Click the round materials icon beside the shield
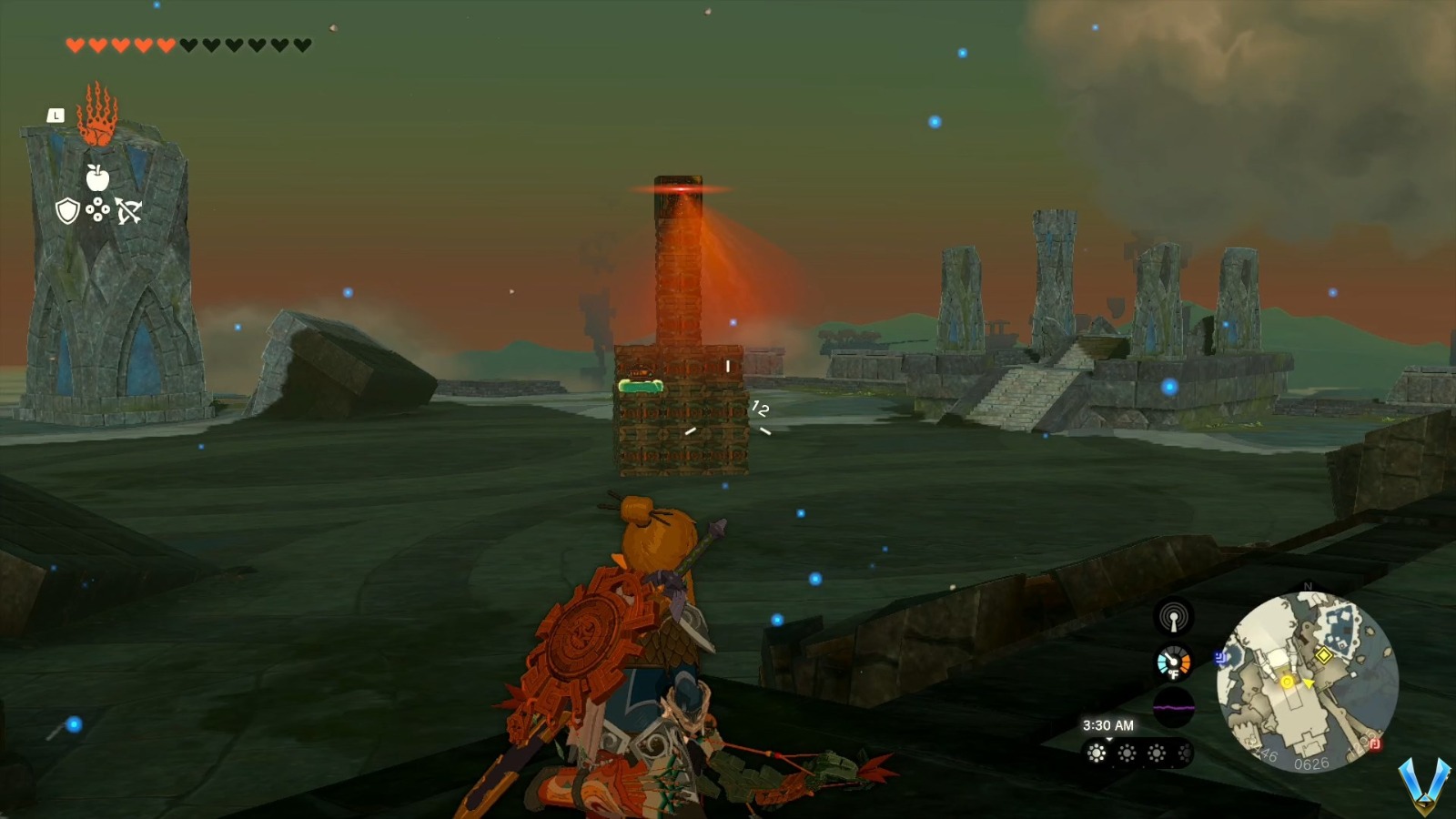Viewport: 1456px width, 819px height. (x=97, y=210)
